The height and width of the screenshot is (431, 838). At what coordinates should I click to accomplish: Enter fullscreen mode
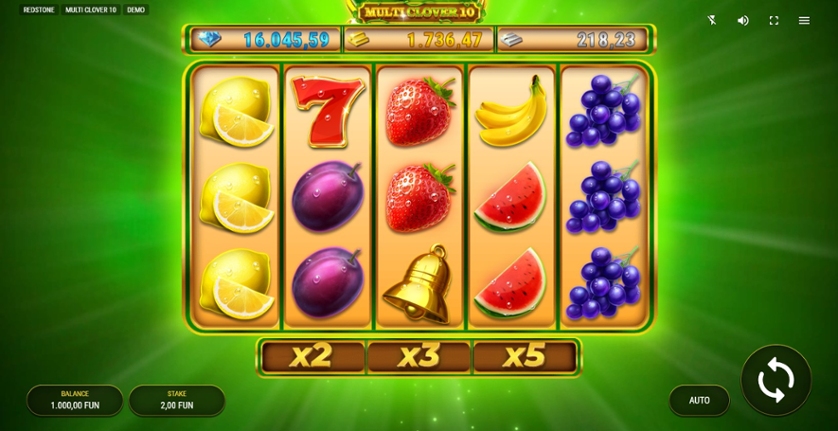[773, 20]
